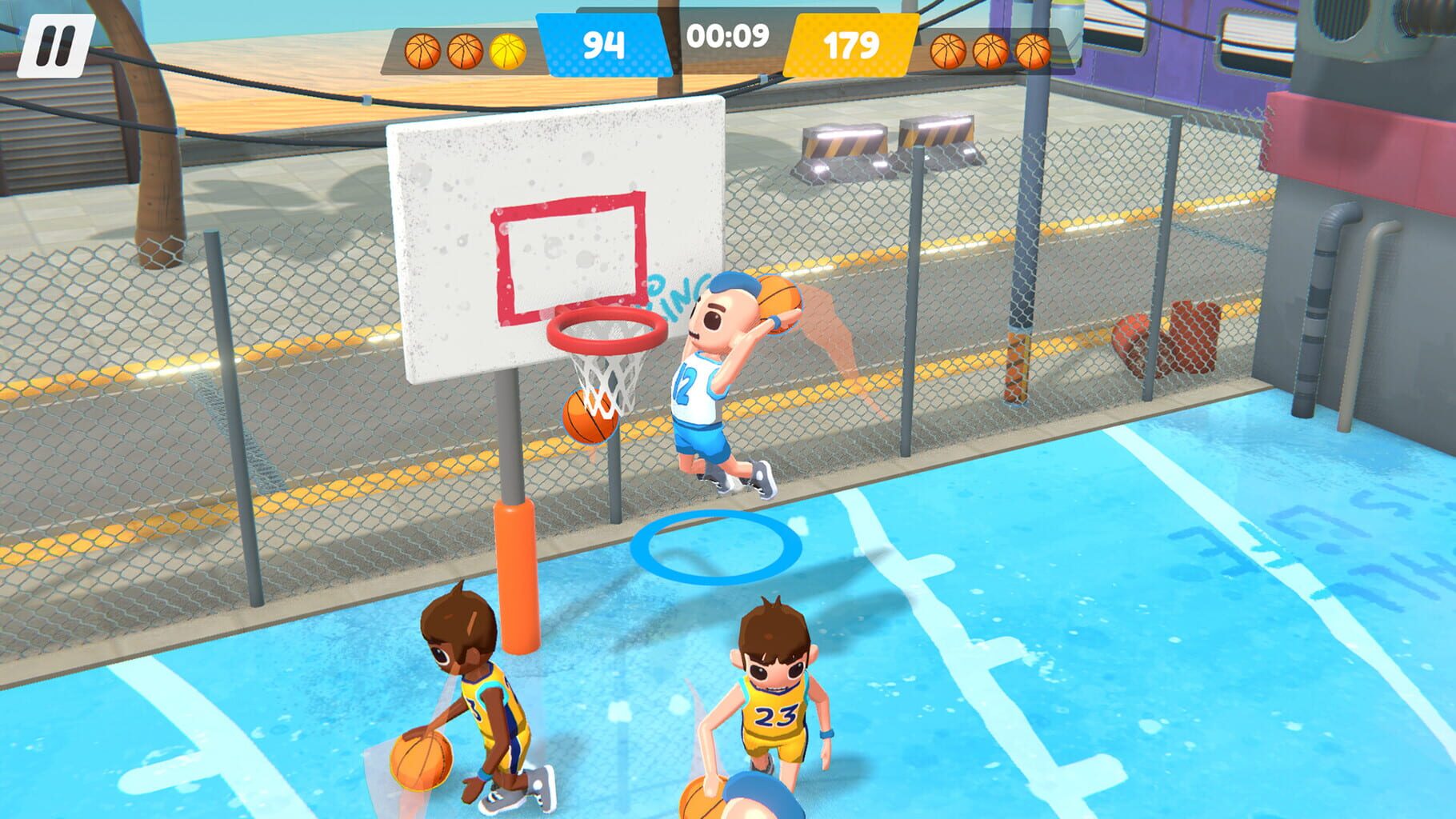Screen dimensions: 1456x819
Task: Expand the blue score panel showing 94
Action: (604, 46)
